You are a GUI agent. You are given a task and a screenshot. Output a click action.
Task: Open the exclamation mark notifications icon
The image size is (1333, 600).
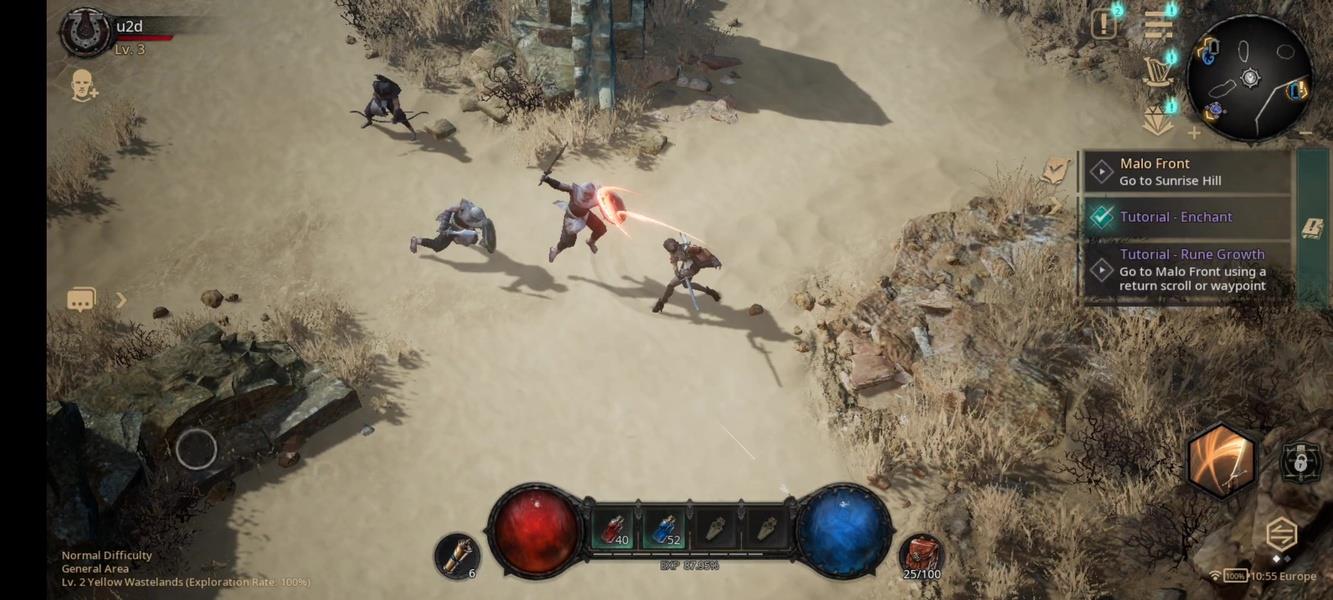tap(1104, 24)
